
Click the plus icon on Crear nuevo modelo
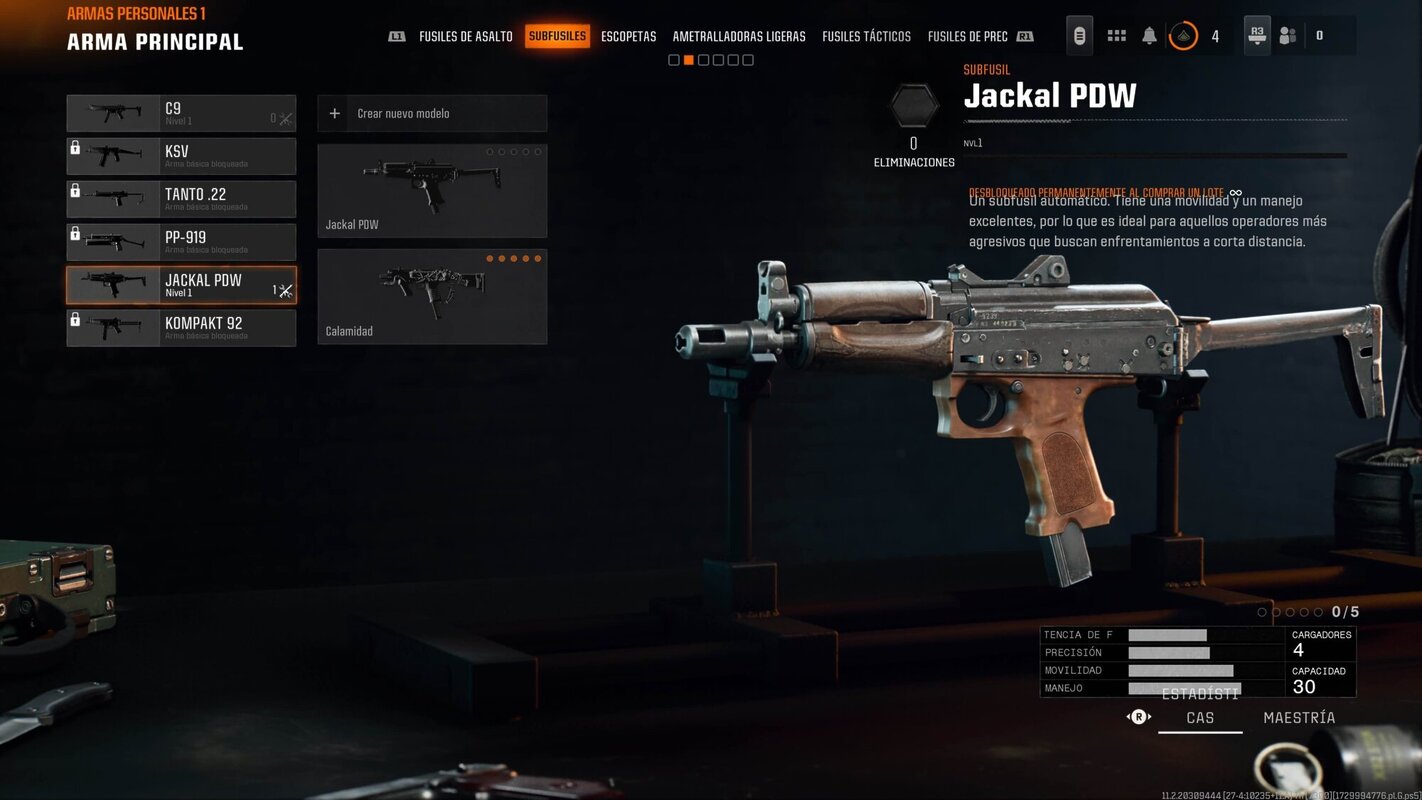pos(334,113)
